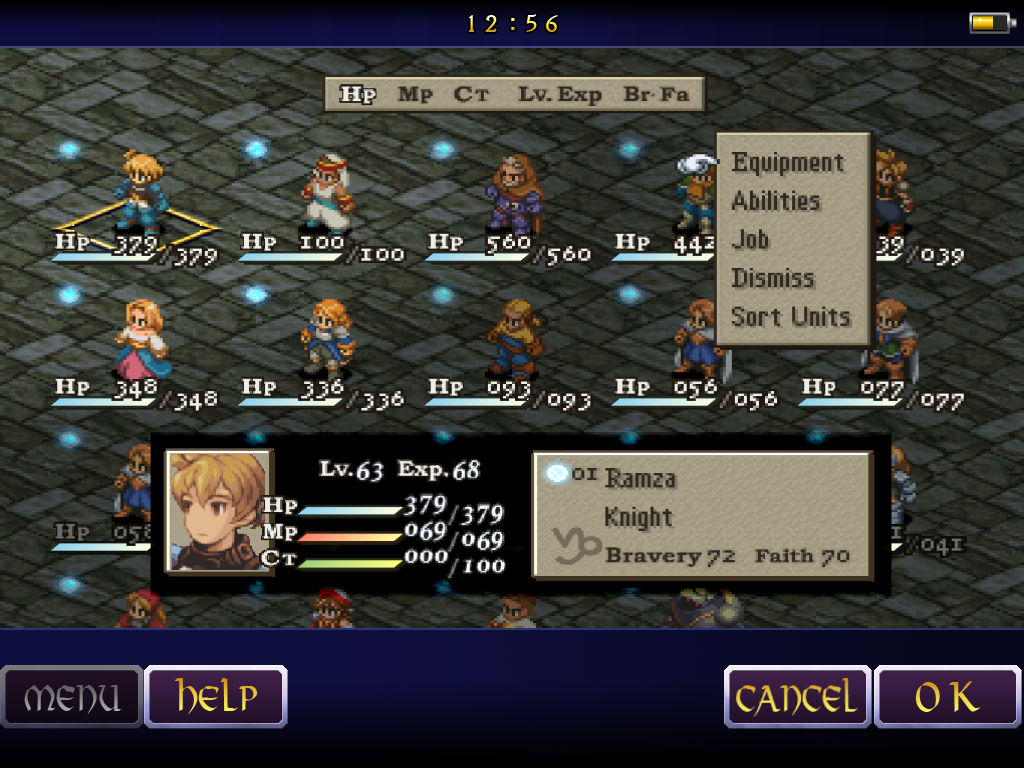This screenshot has width=1024, height=768.
Task: Click the CANCEL button
Action: pyautogui.click(x=797, y=697)
